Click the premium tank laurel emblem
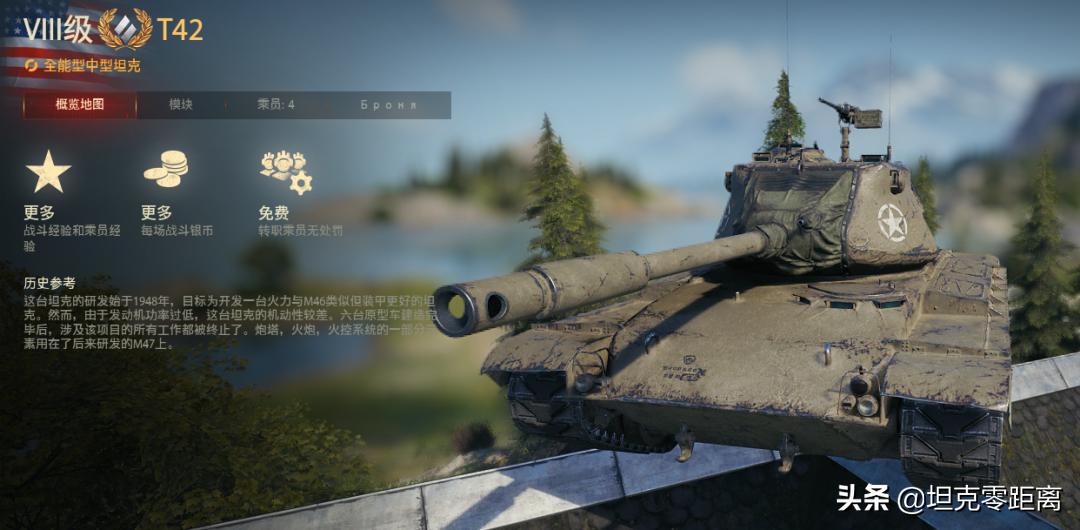 (125, 29)
